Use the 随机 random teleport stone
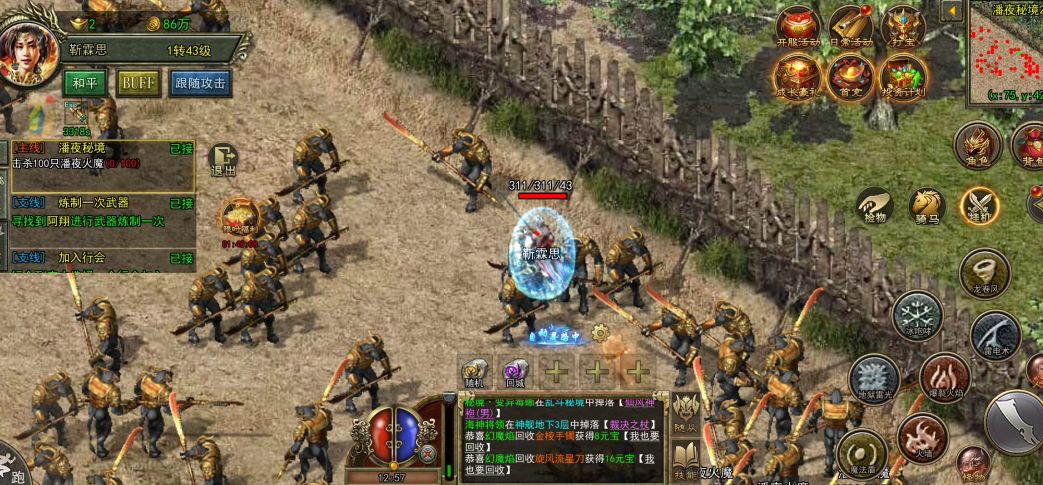Screen dimensions: 1043x485 point(474,372)
